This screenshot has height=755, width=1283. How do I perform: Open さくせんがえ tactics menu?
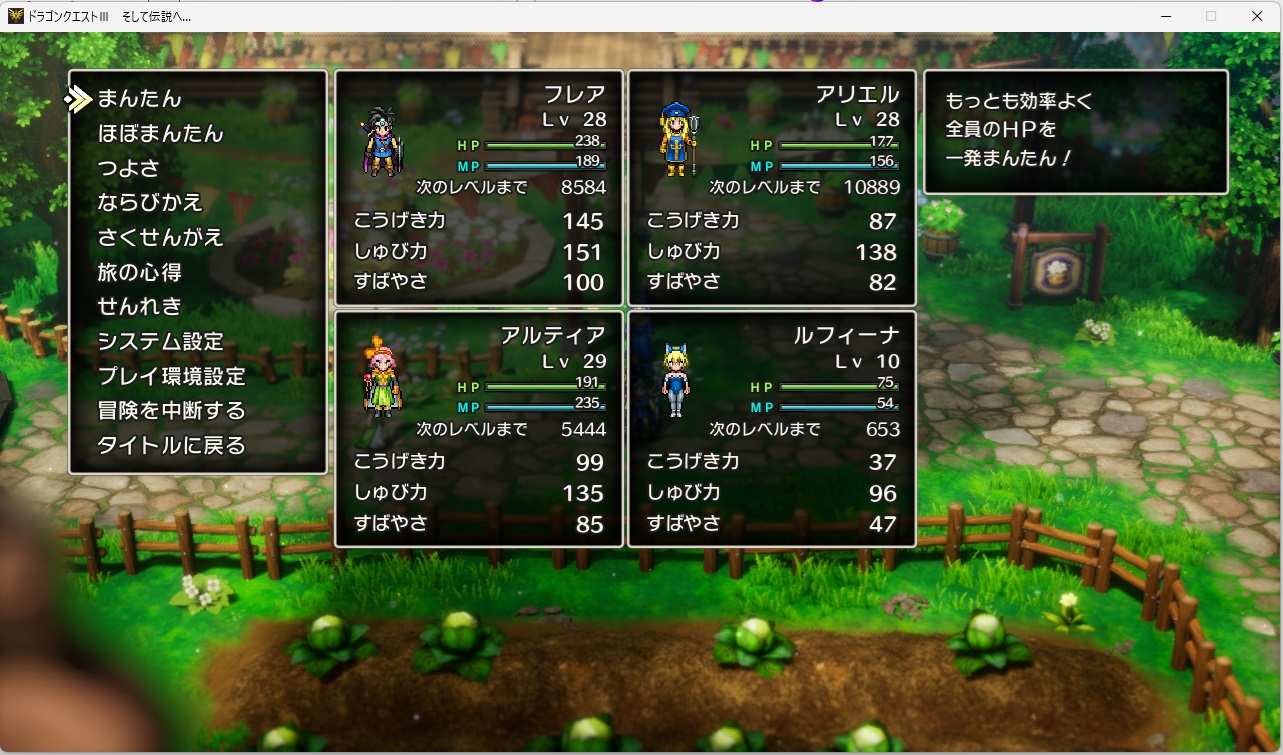160,238
